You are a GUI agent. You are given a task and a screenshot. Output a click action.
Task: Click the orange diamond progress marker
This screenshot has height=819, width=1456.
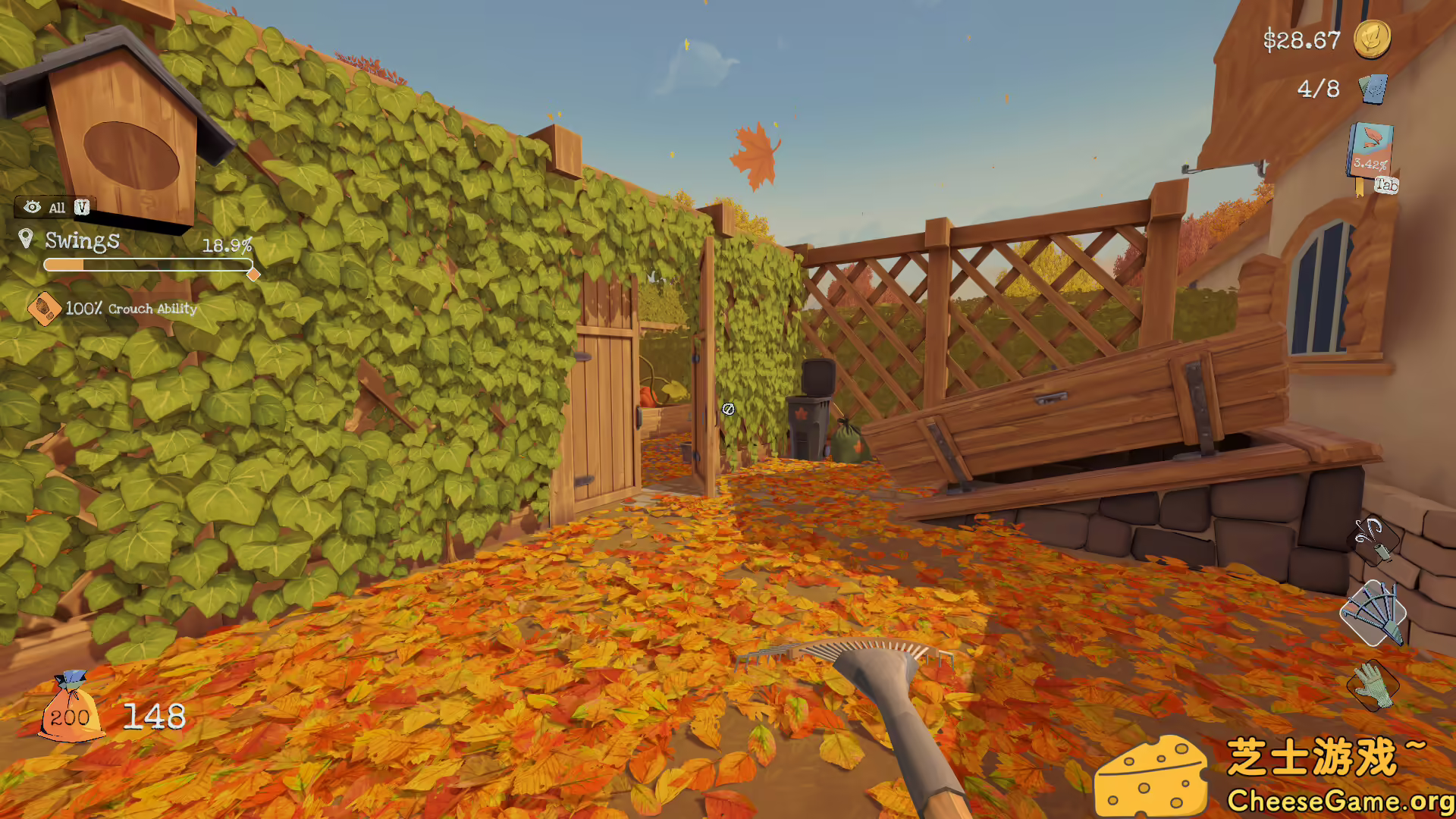click(x=255, y=275)
